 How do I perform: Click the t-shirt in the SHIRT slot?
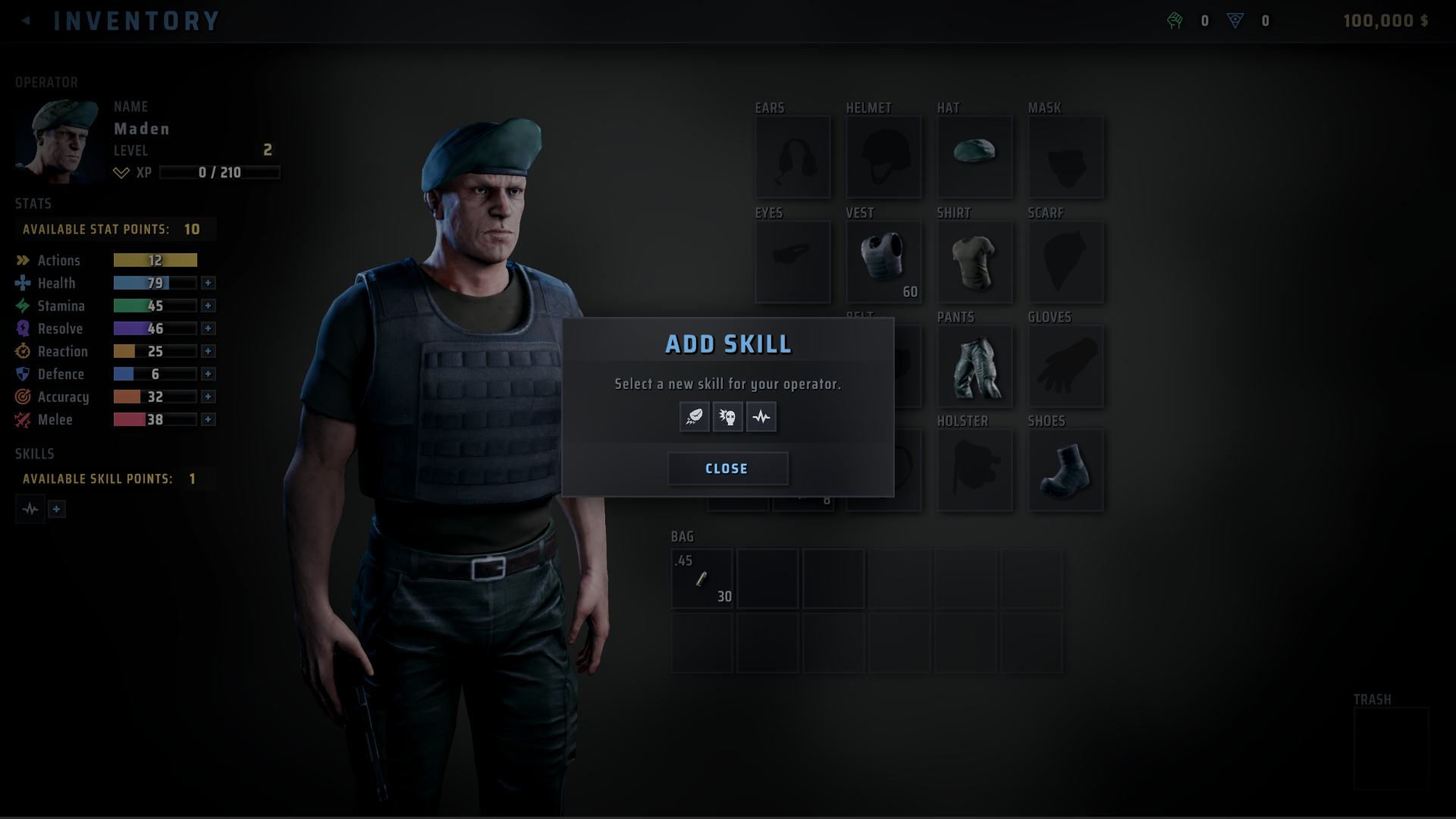[974, 262]
